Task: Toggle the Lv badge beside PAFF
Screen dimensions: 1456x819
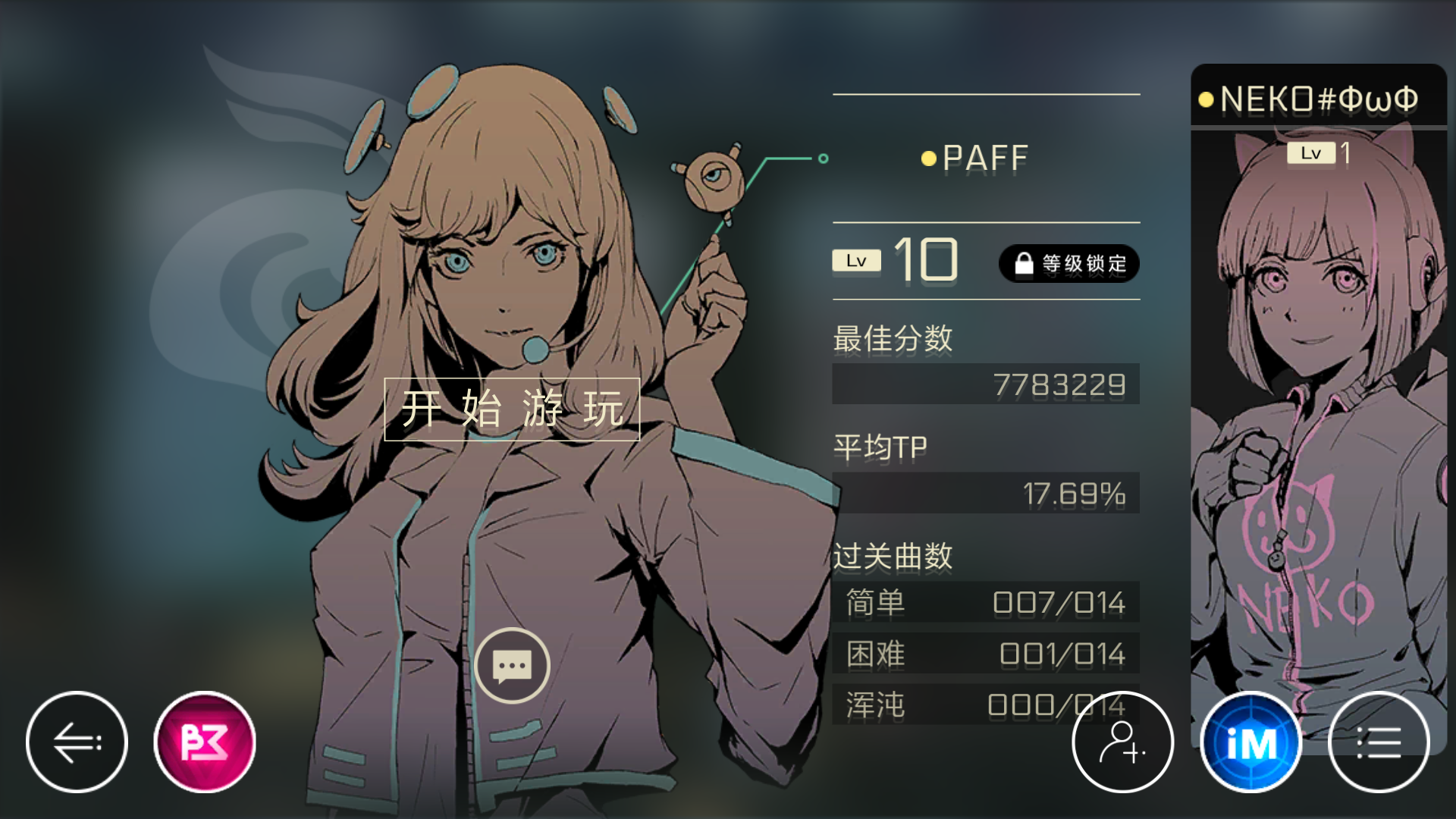Action: [856, 260]
